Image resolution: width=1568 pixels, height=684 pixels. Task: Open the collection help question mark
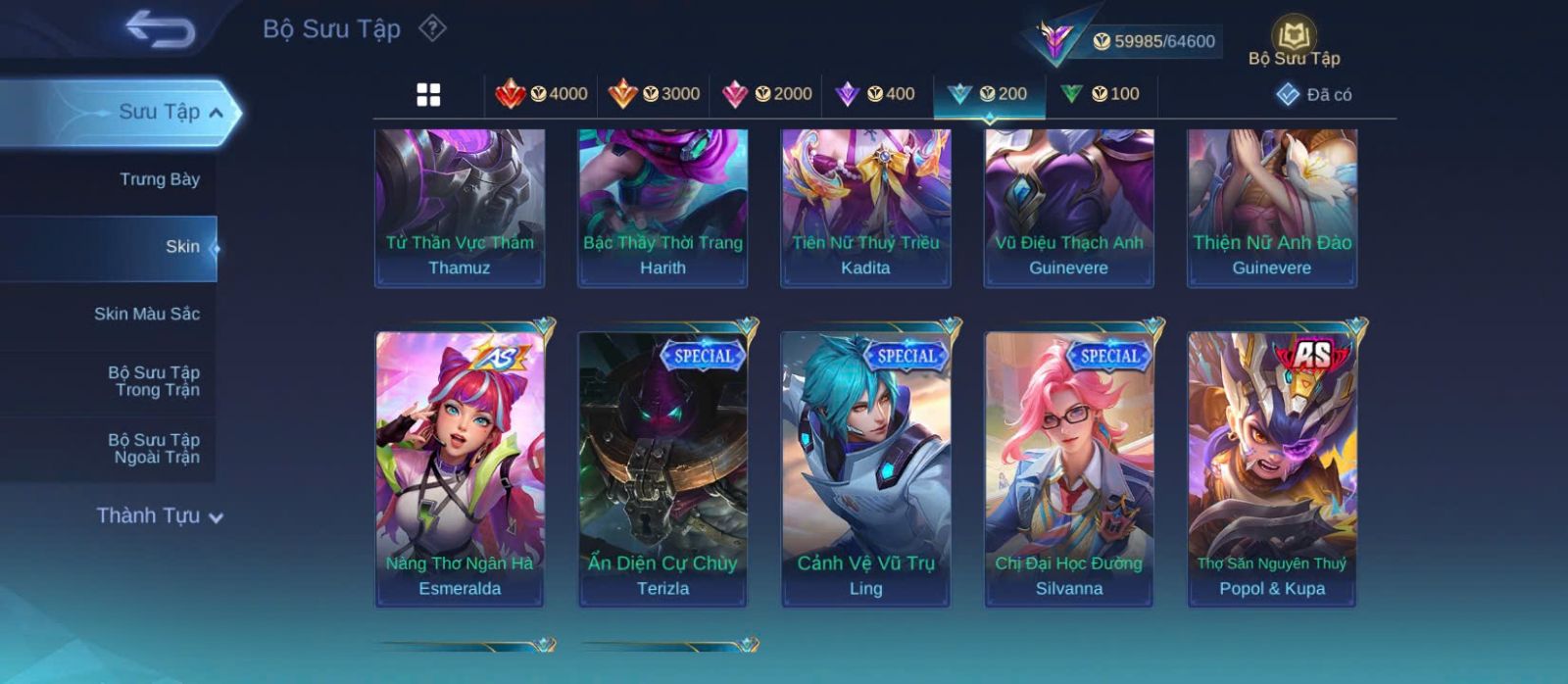[x=432, y=28]
